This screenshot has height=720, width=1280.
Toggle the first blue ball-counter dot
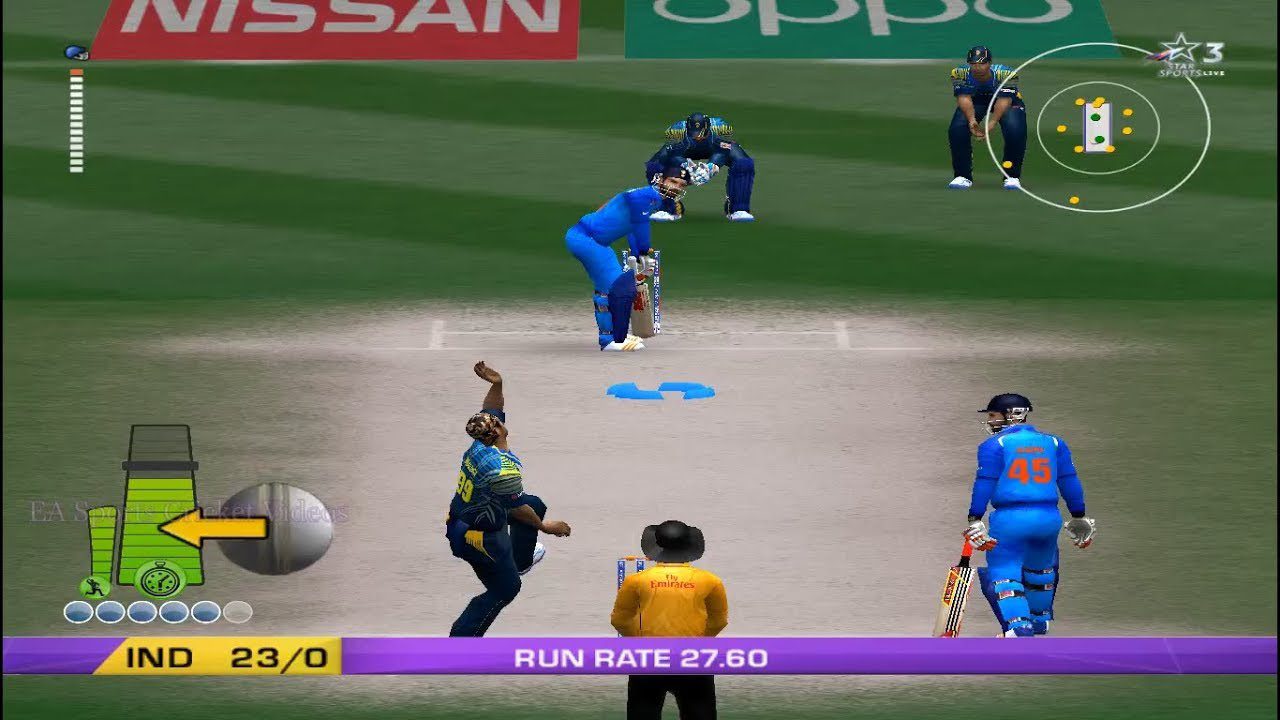(x=77, y=612)
